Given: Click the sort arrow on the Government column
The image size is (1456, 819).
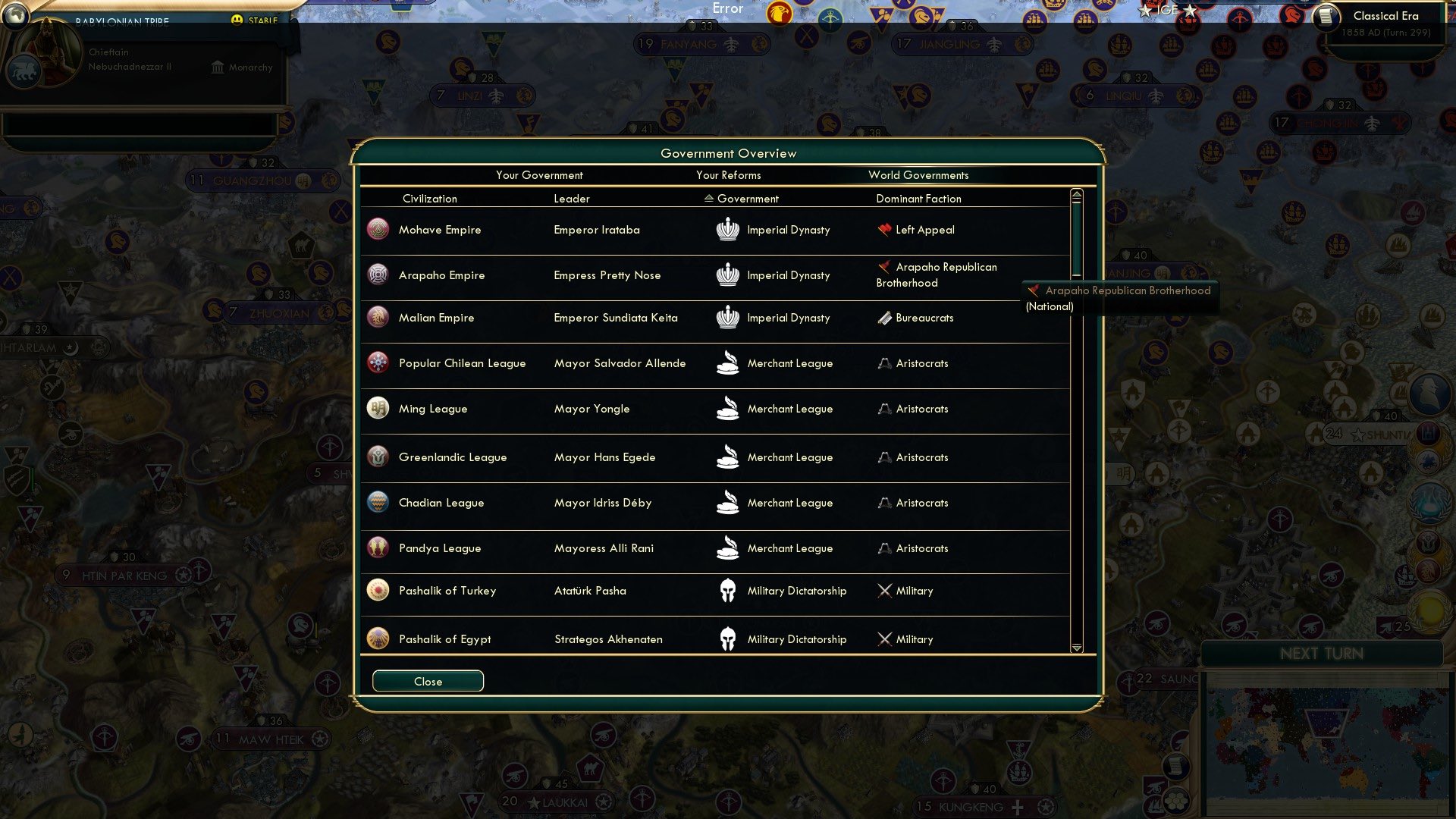Looking at the screenshot, I should pos(710,199).
